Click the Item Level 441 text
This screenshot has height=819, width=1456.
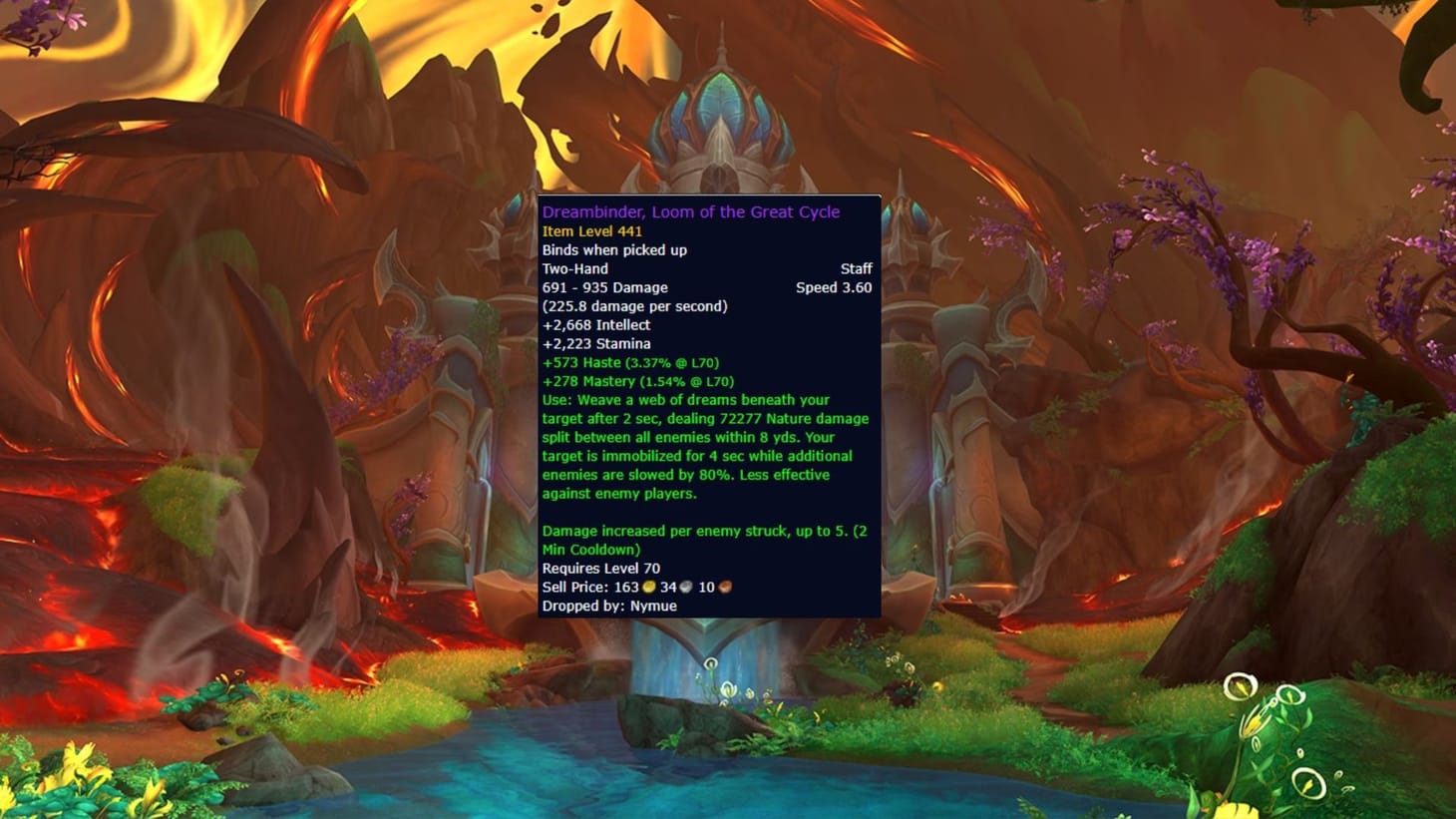coord(591,230)
